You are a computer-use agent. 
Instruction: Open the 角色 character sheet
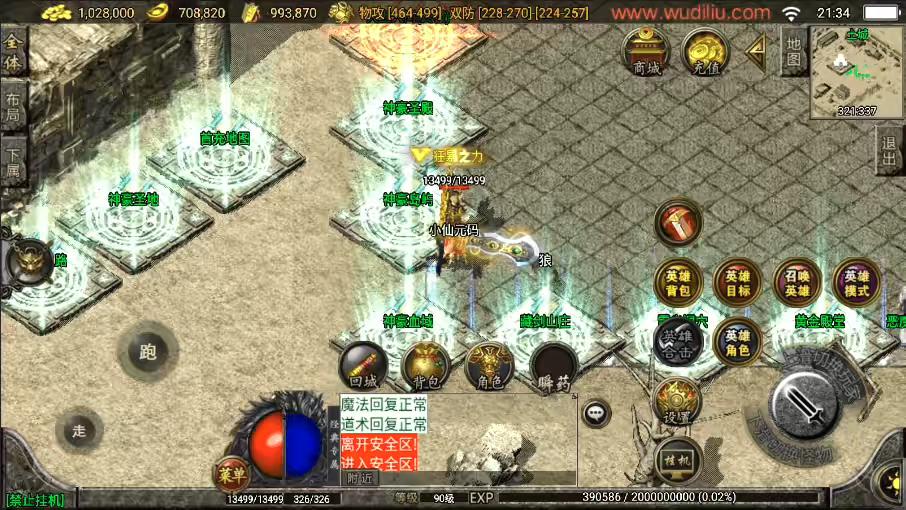click(x=489, y=366)
